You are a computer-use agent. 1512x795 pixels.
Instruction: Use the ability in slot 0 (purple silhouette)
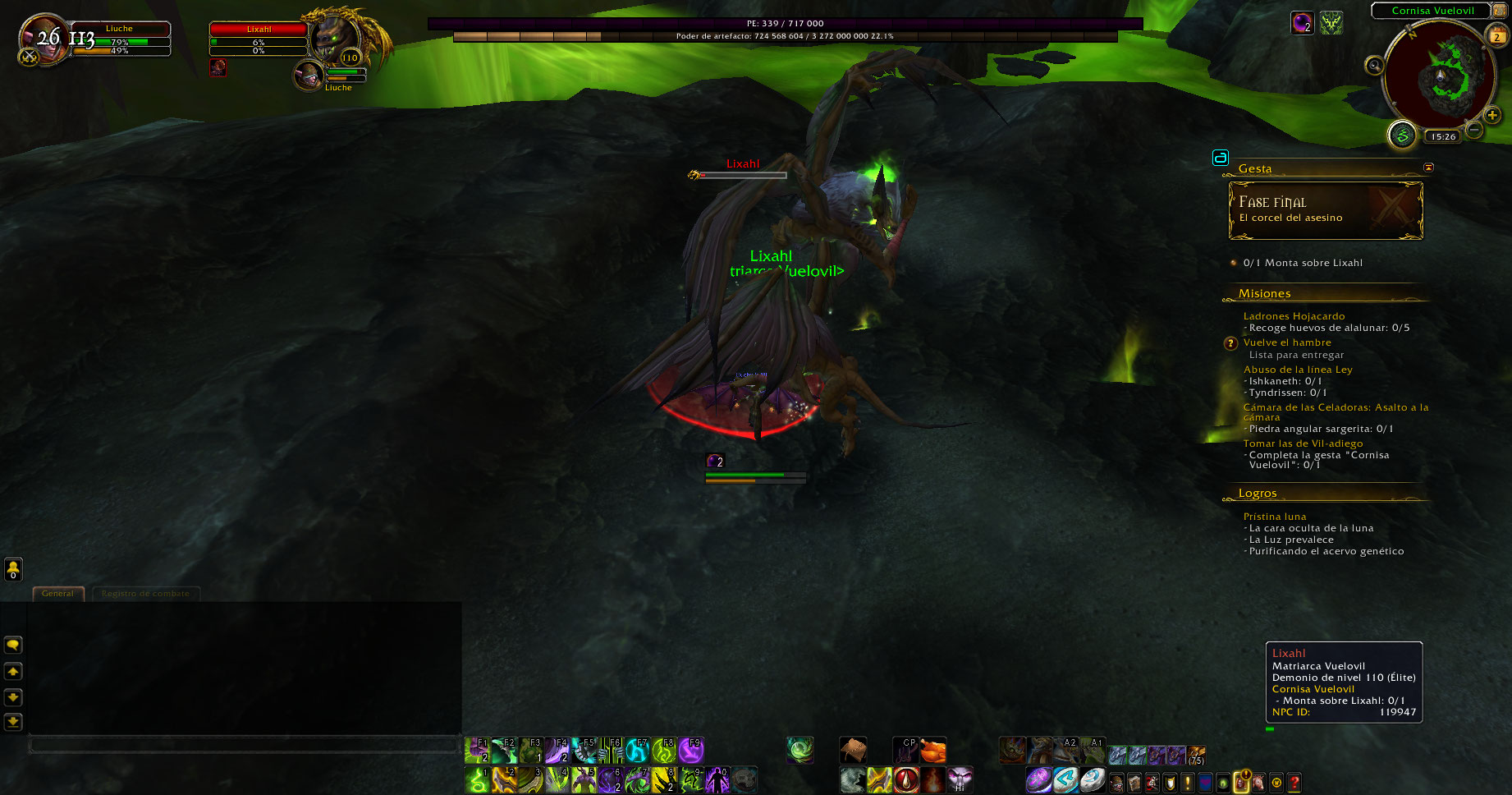tap(717, 779)
